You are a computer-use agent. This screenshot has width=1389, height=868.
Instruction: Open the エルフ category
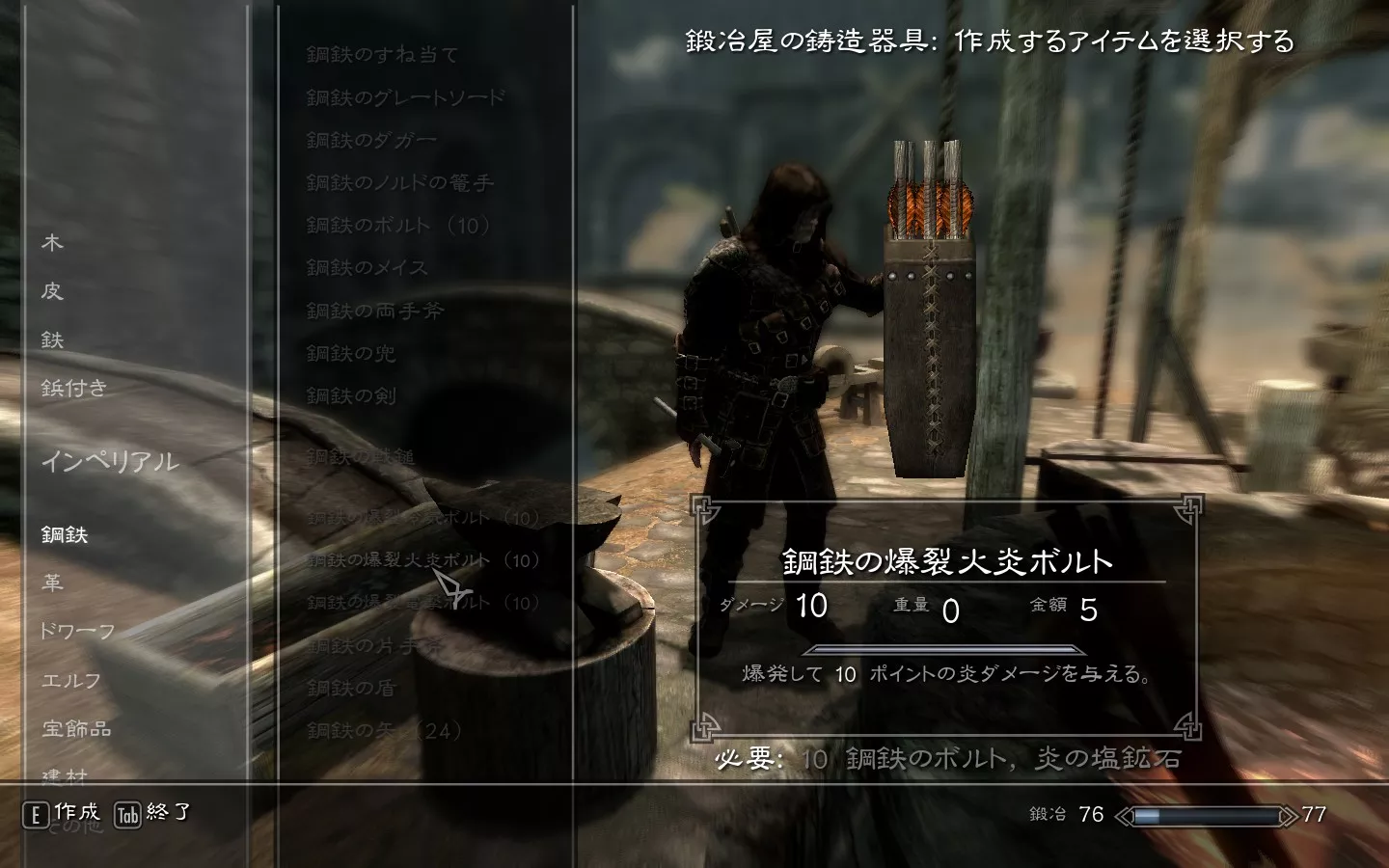click(70, 680)
